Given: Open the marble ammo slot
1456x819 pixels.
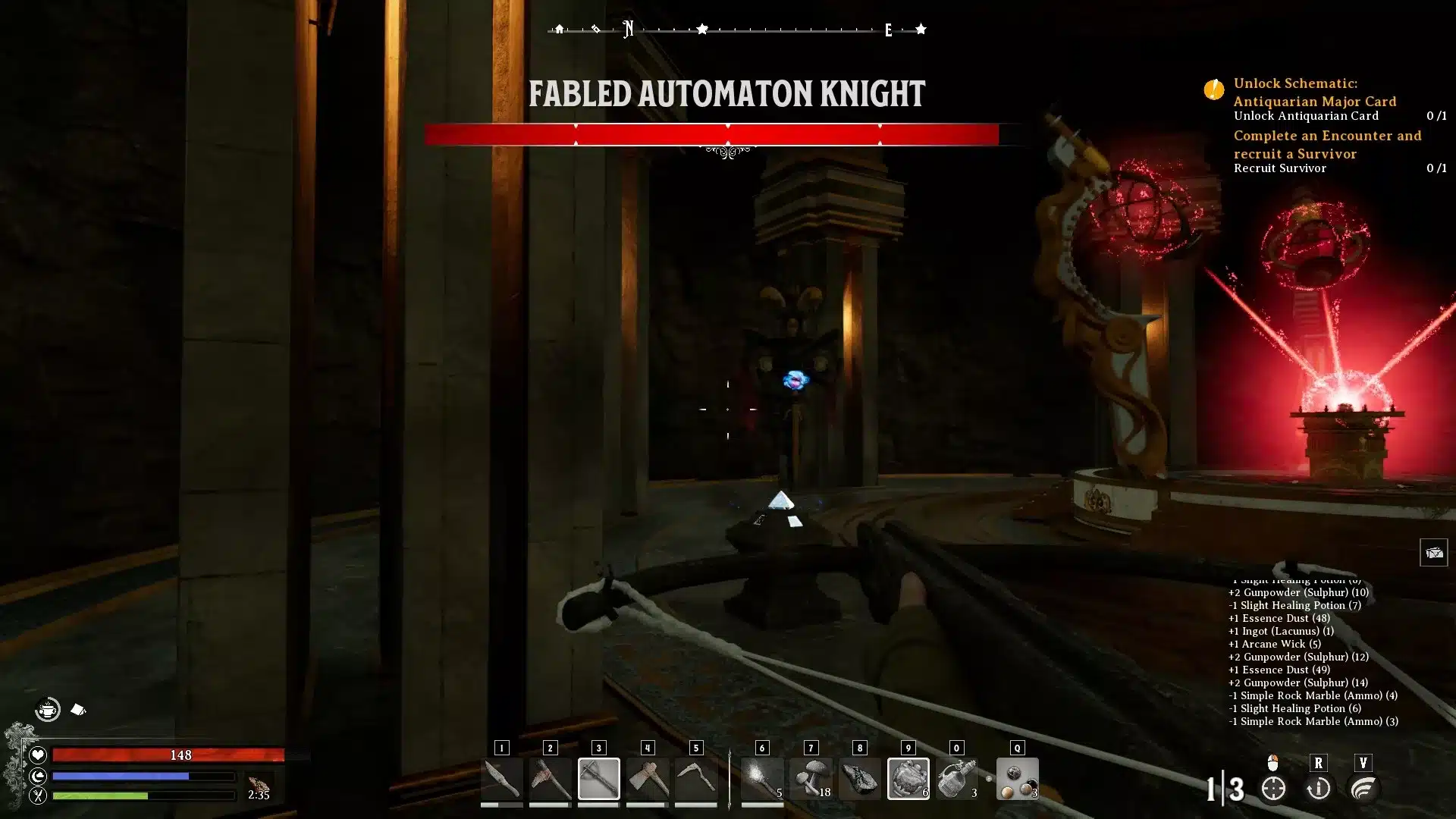Looking at the screenshot, I should click(x=1017, y=779).
